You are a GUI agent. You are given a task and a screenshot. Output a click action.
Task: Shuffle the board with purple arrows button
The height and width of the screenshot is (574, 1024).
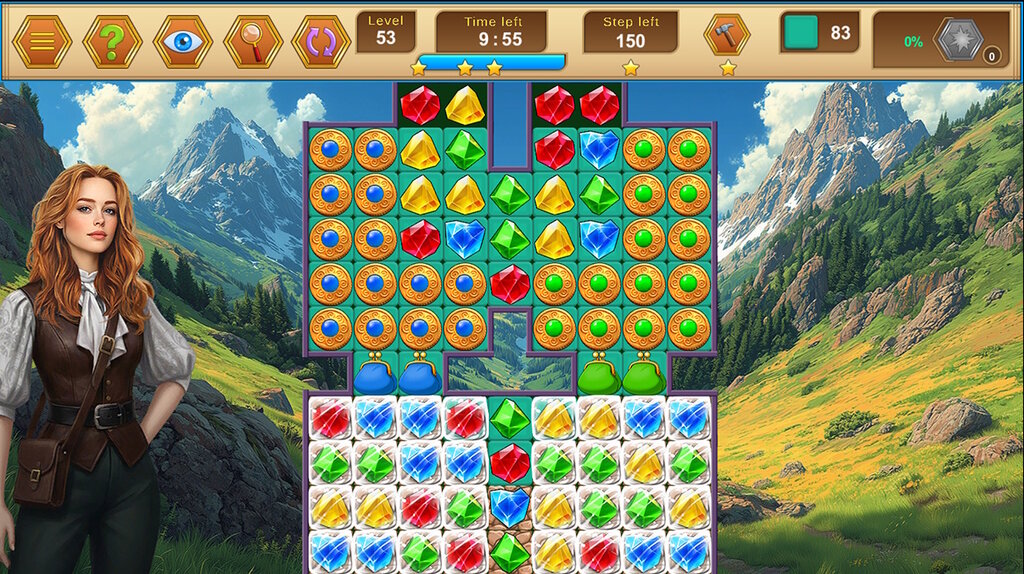[321, 41]
